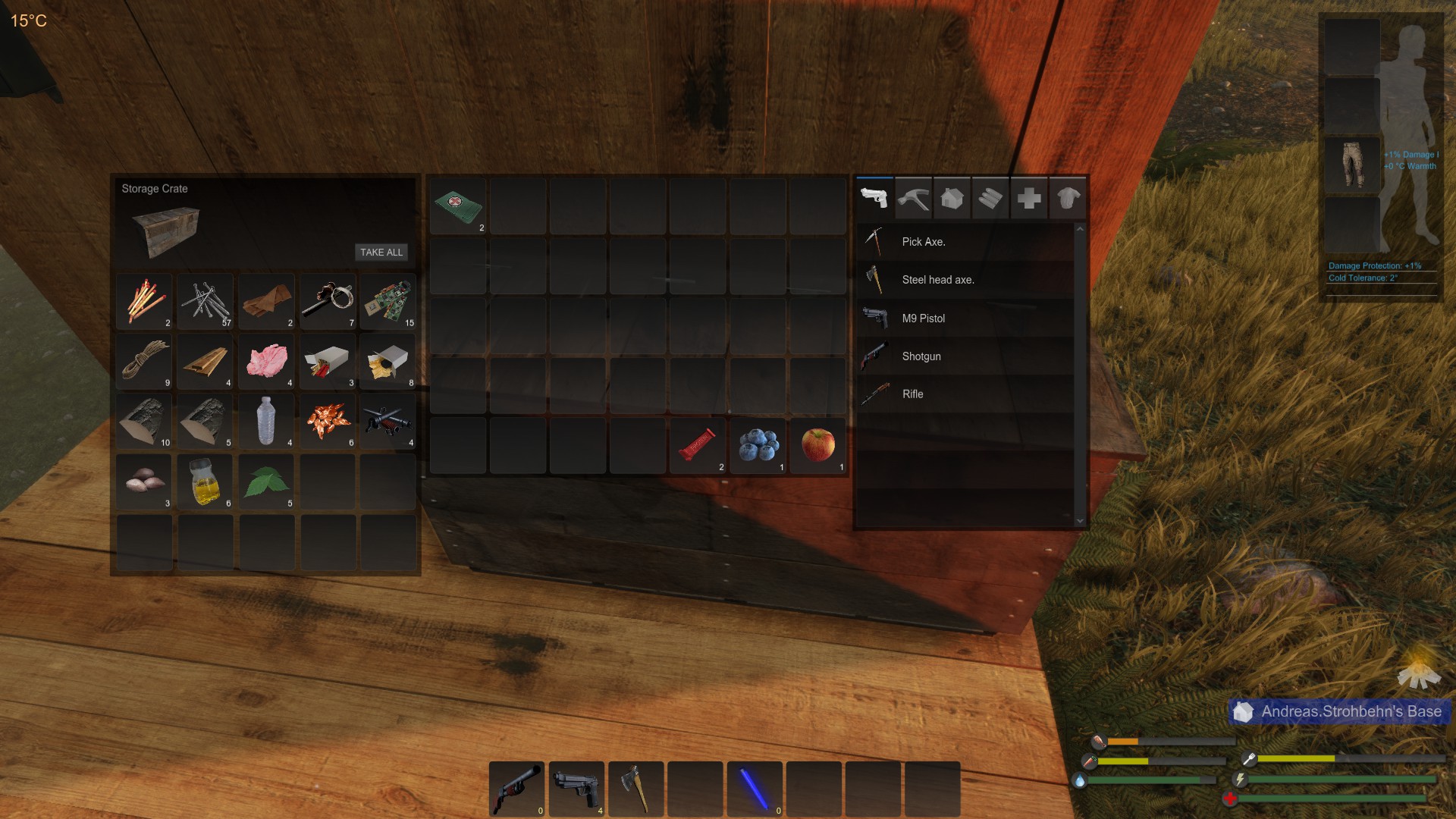Viewport: 1456px width, 819px height.
Task: Select the green map item slot
Action: [458, 206]
